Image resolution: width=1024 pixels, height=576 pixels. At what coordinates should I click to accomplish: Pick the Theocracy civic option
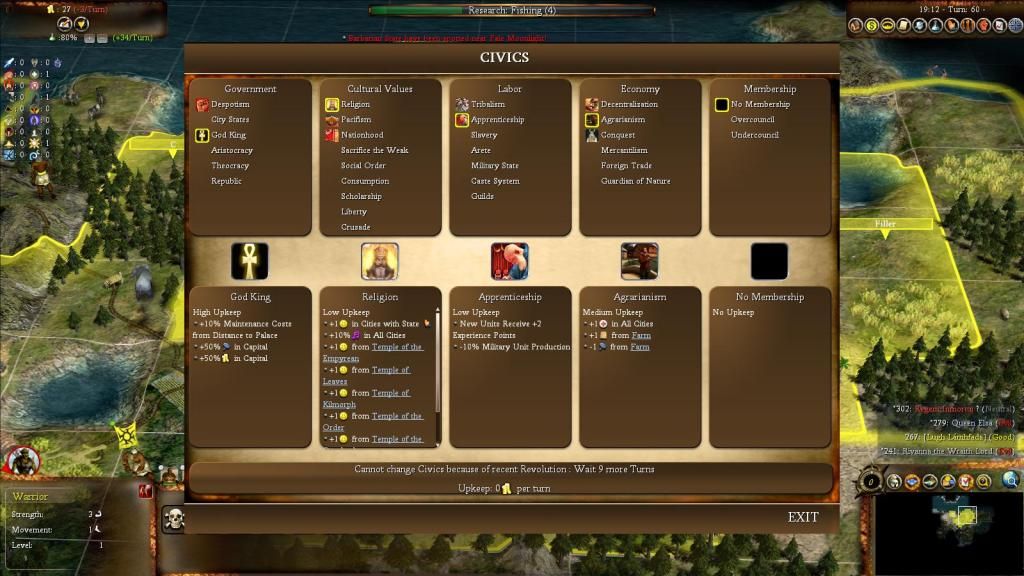230,165
